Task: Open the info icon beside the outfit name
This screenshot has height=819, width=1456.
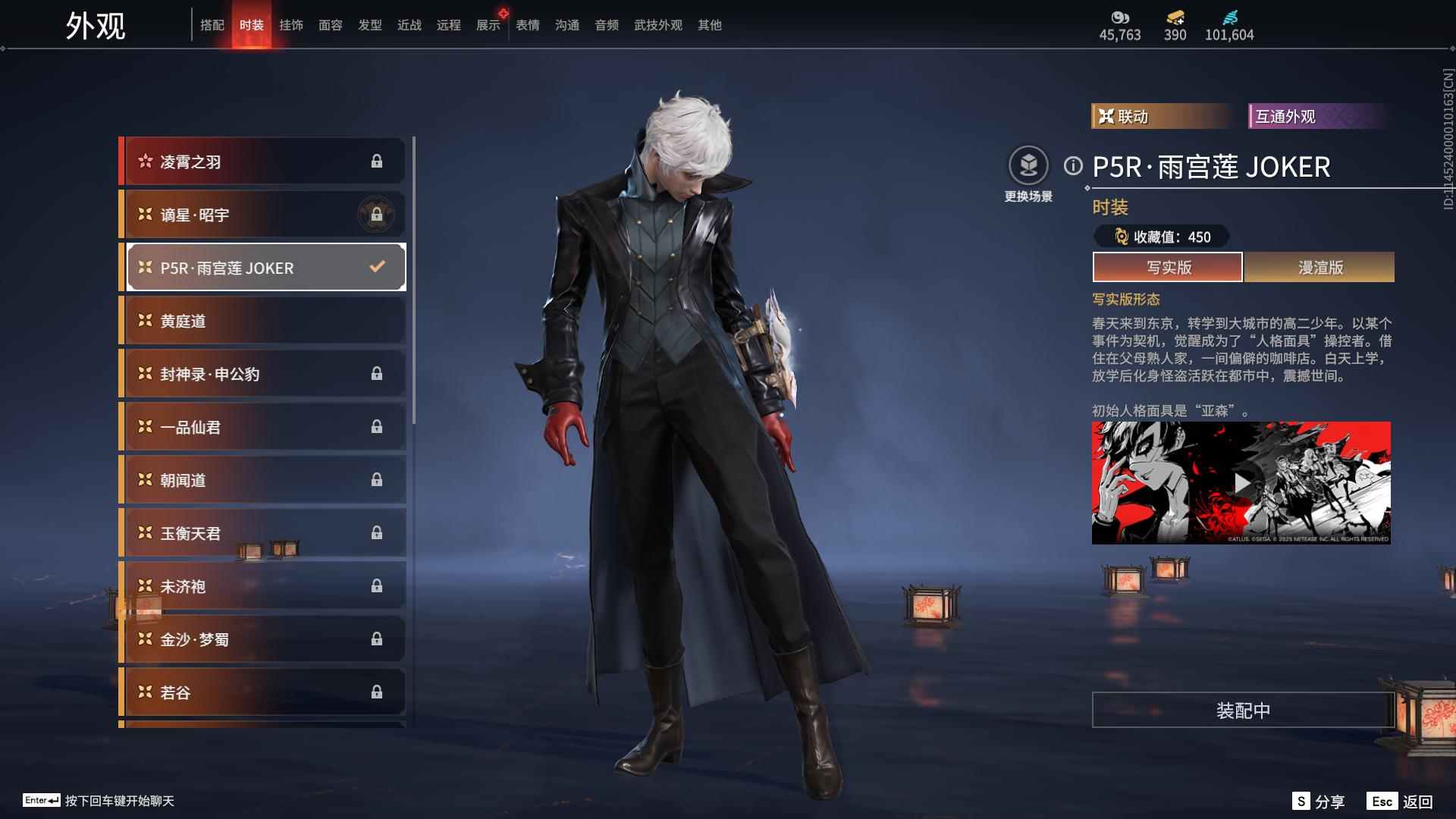Action: click(1073, 166)
